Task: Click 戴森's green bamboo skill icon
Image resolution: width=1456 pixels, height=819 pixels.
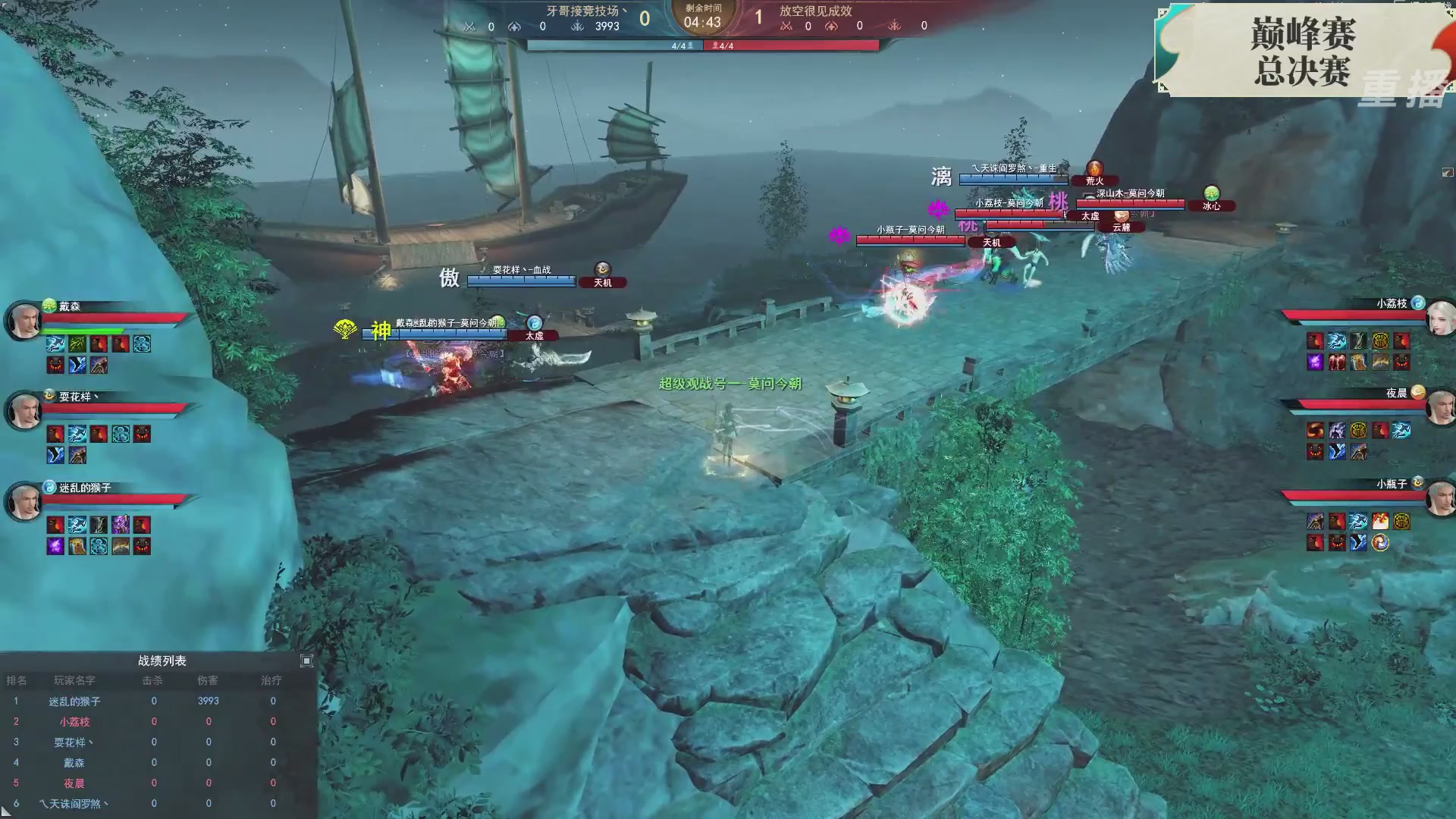Action: 77,344
